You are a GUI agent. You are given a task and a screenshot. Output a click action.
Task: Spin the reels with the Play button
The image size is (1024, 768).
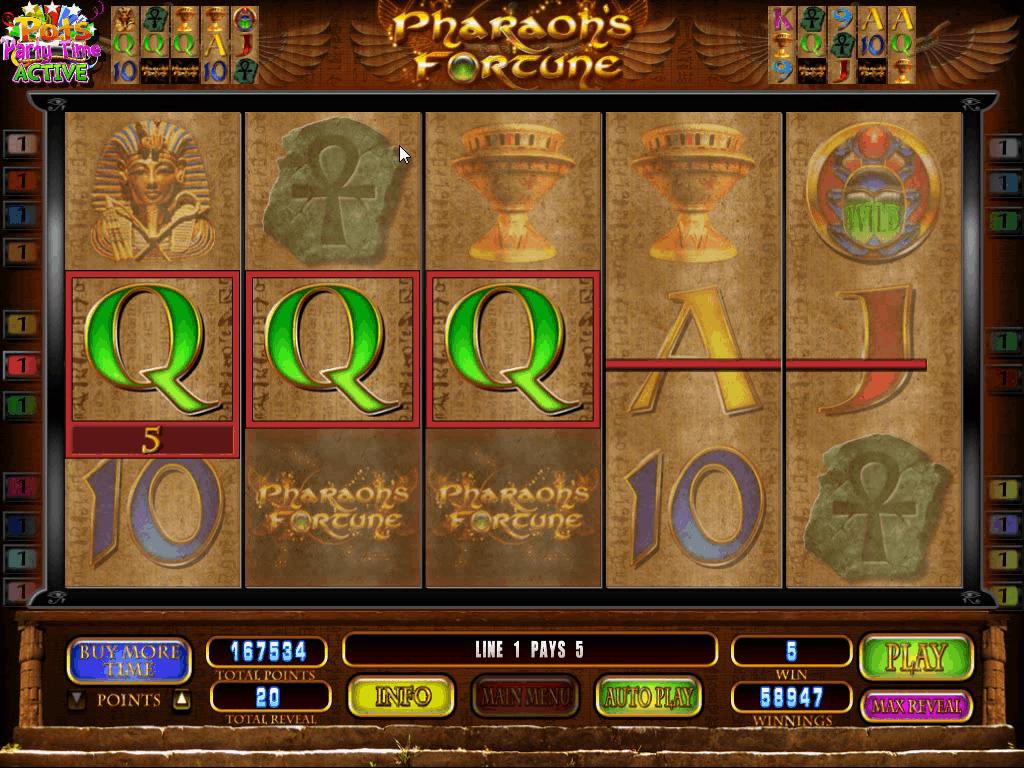click(916, 657)
